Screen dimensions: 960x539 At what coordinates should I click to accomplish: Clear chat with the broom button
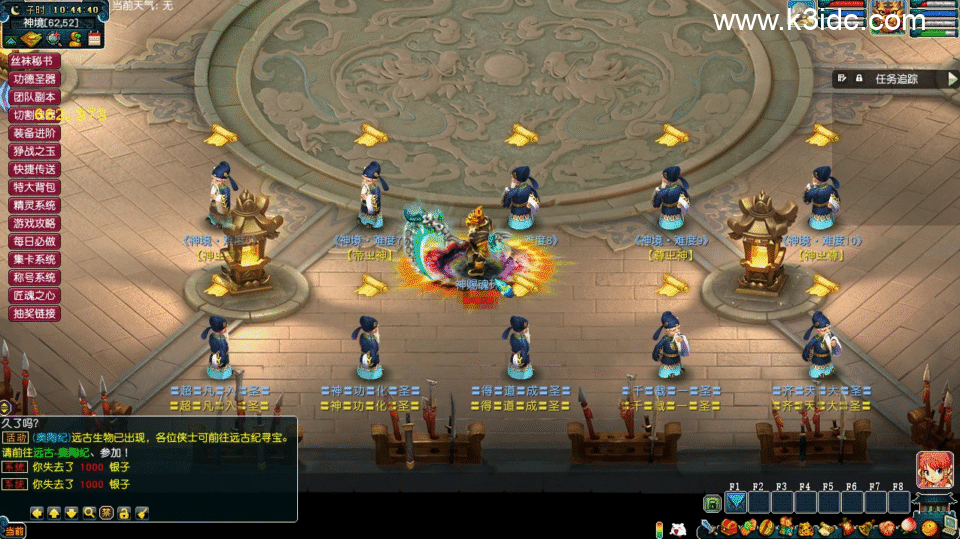pos(142,512)
